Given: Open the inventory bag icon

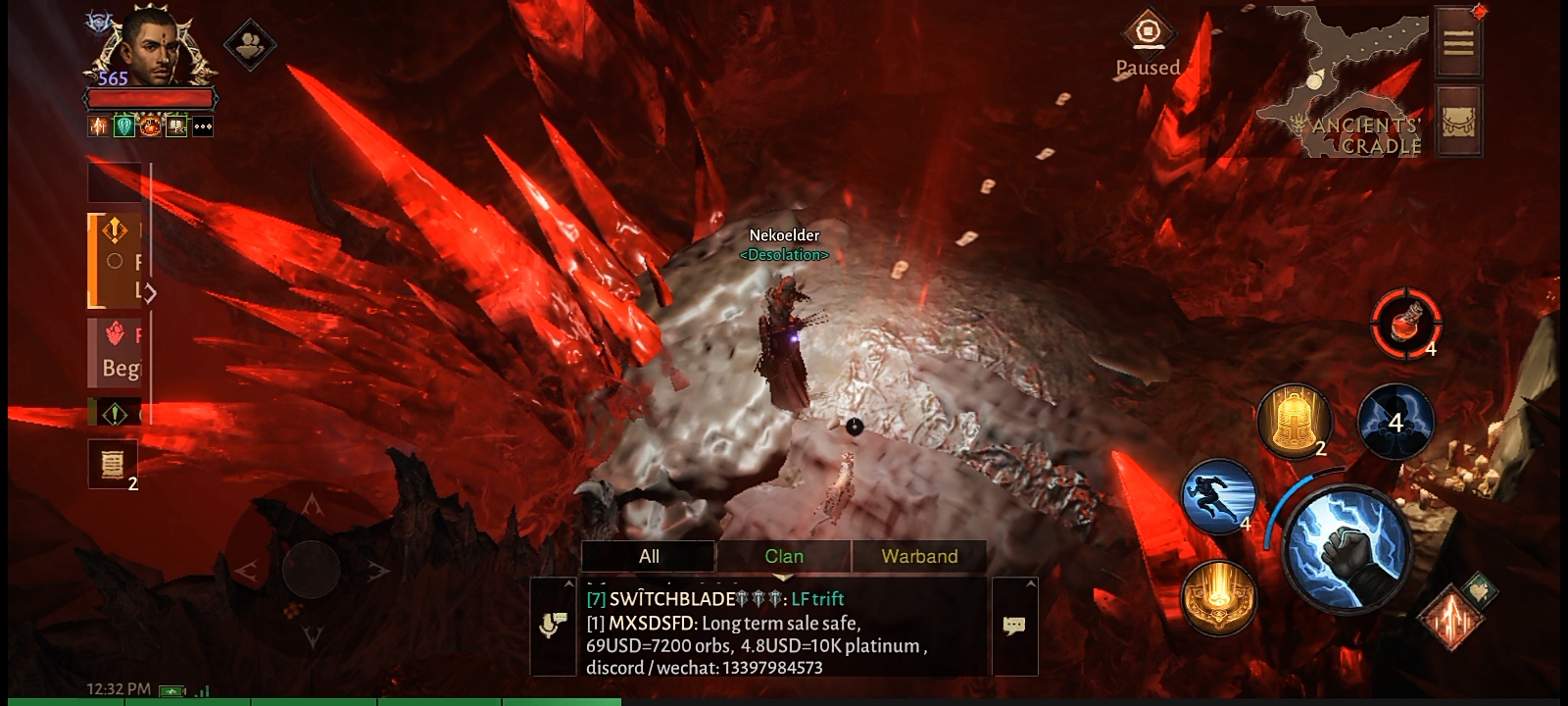Looking at the screenshot, I should (1458, 121).
